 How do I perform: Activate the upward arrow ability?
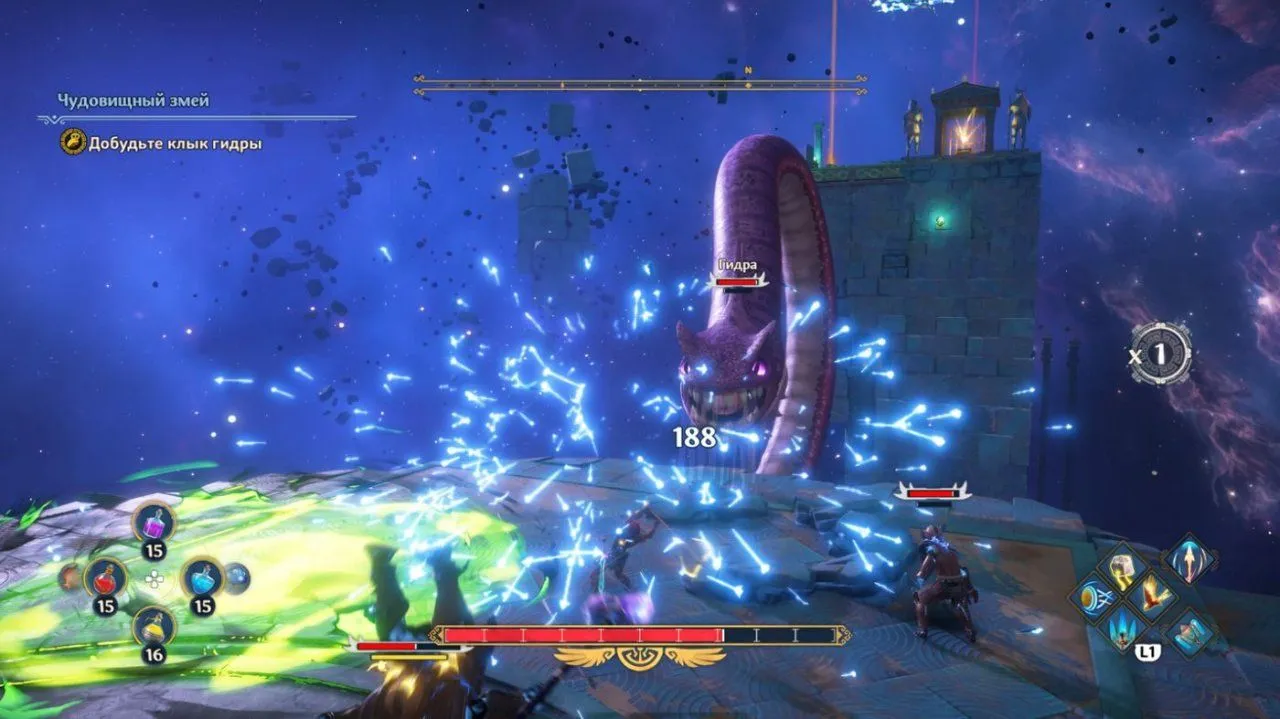(x=1190, y=557)
